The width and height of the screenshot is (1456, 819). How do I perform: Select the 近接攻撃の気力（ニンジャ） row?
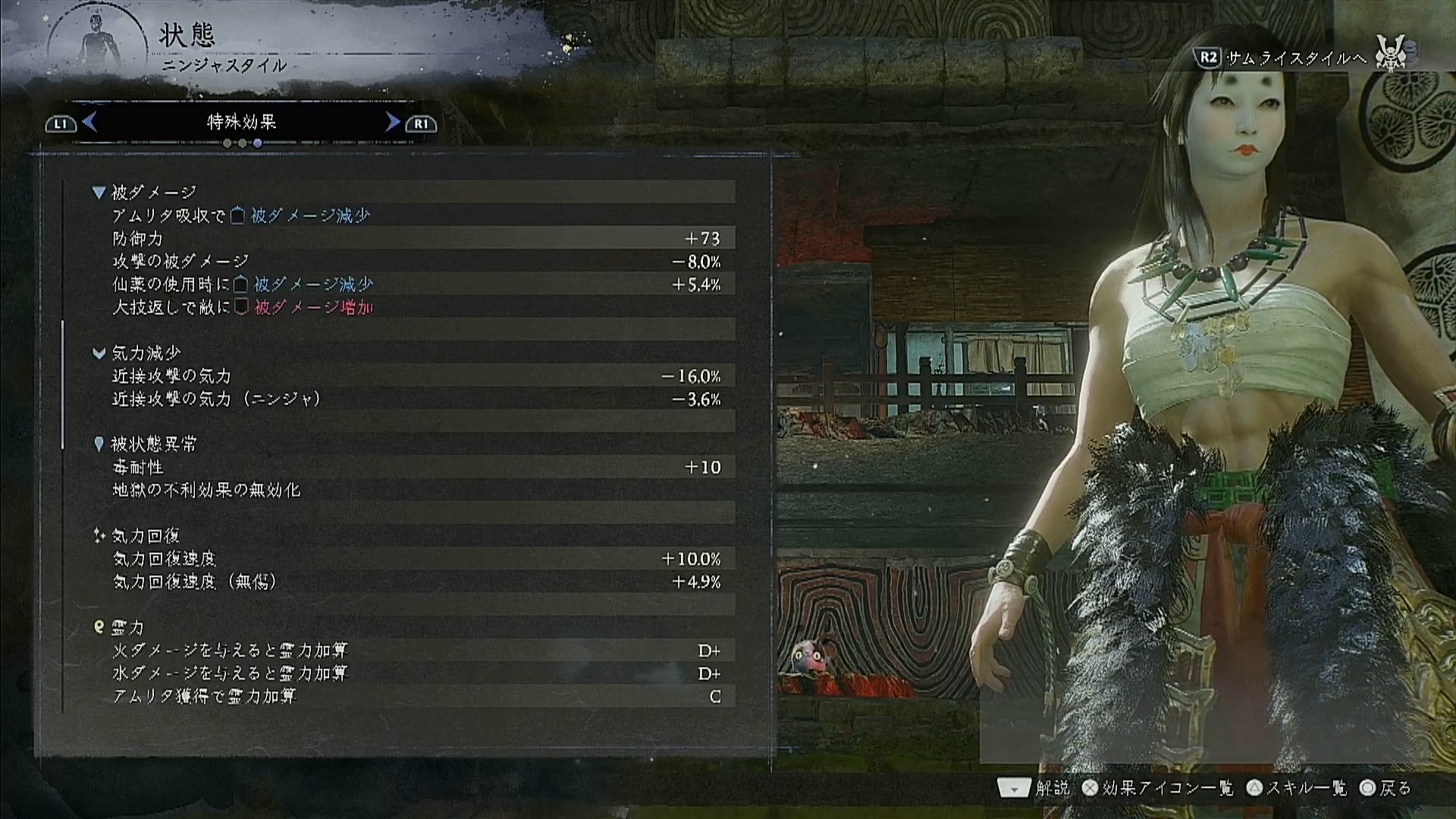[x=416, y=399]
